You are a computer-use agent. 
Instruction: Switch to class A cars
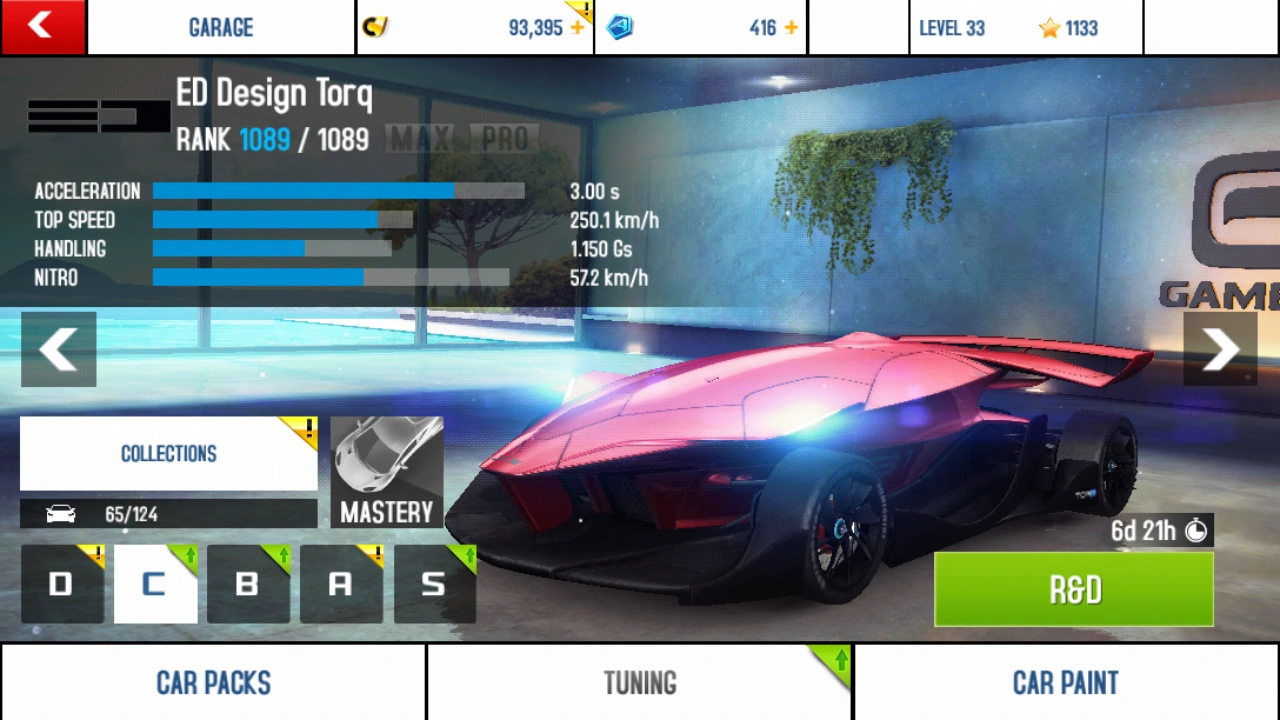[x=341, y=584]
